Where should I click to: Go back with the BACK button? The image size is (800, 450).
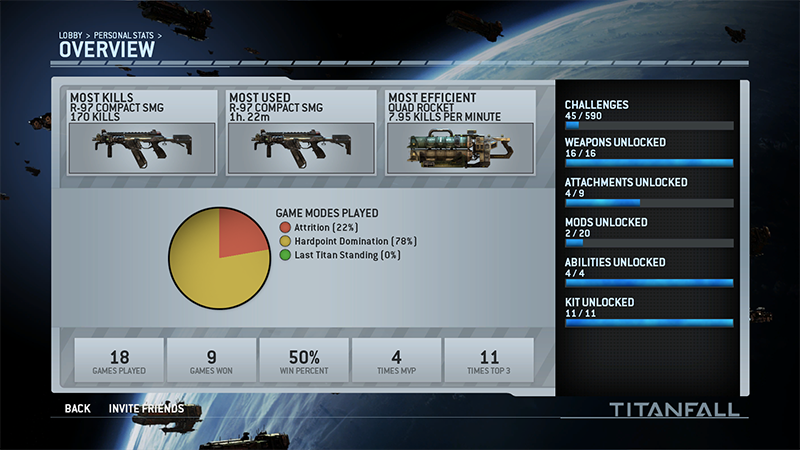77,408
